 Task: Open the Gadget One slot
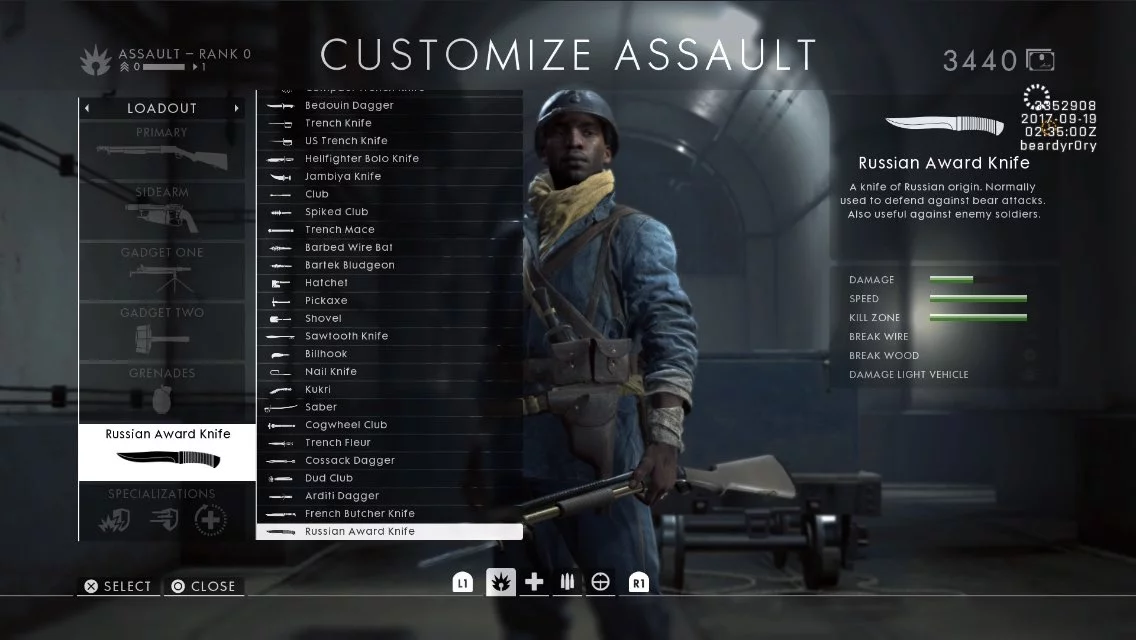click(162, 271)
